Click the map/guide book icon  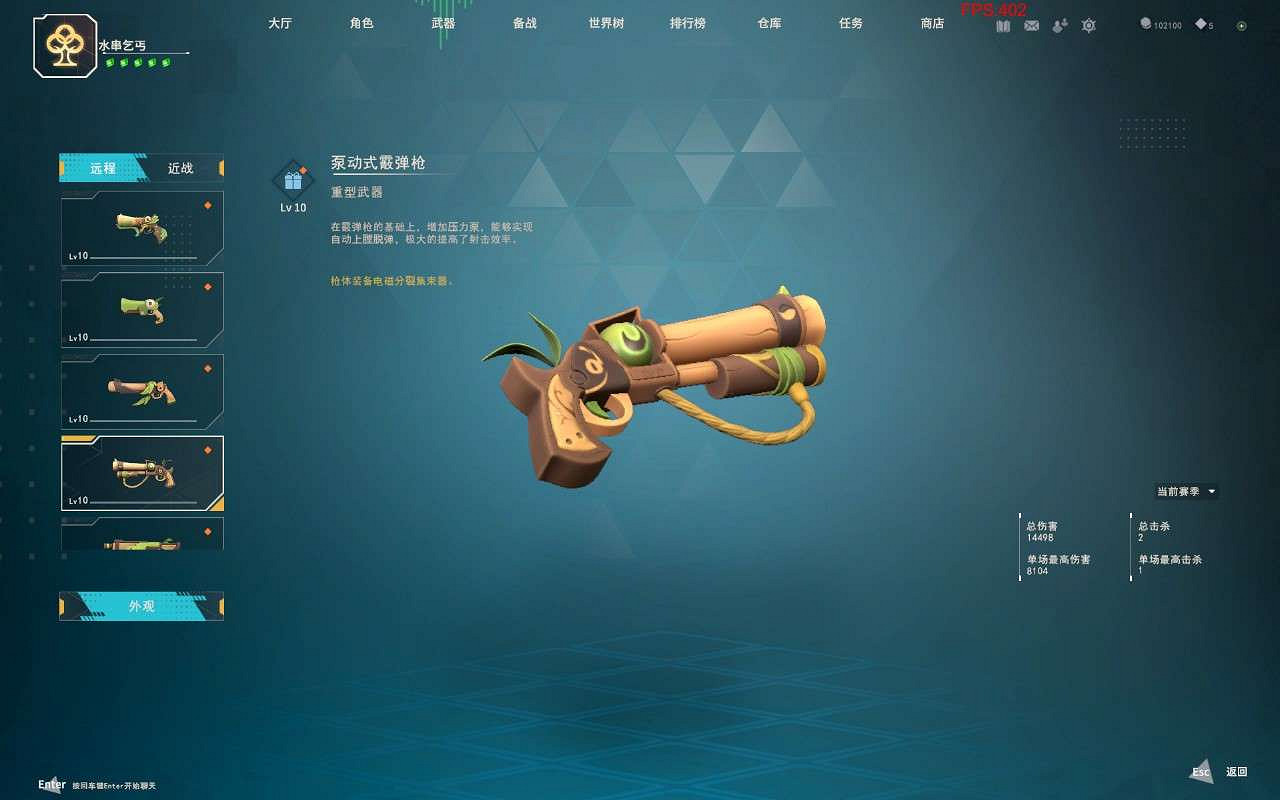coord(1003,25)
